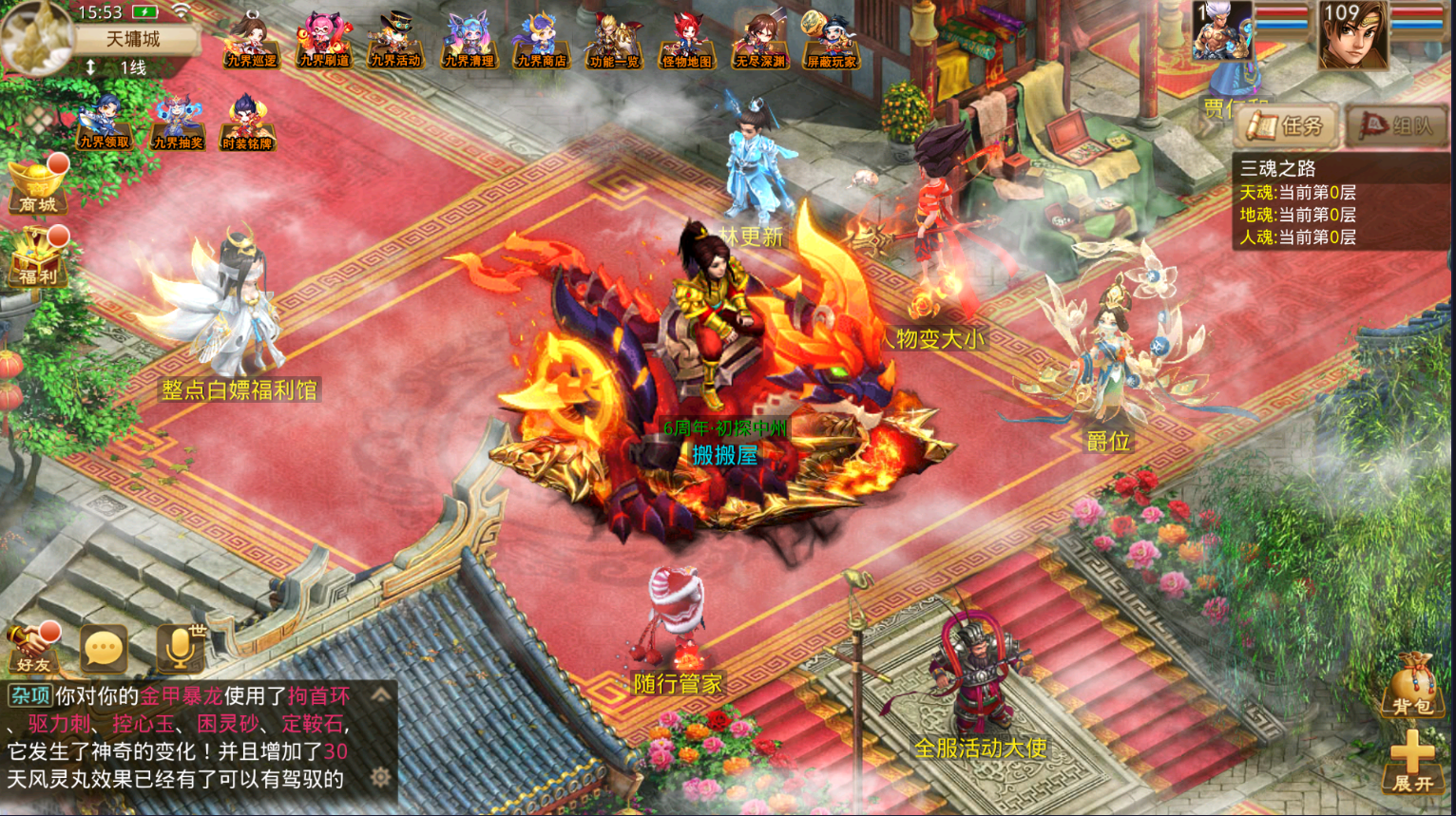Activate the world voice microphone button
The image size is (1456, 816).
(179, 648)
